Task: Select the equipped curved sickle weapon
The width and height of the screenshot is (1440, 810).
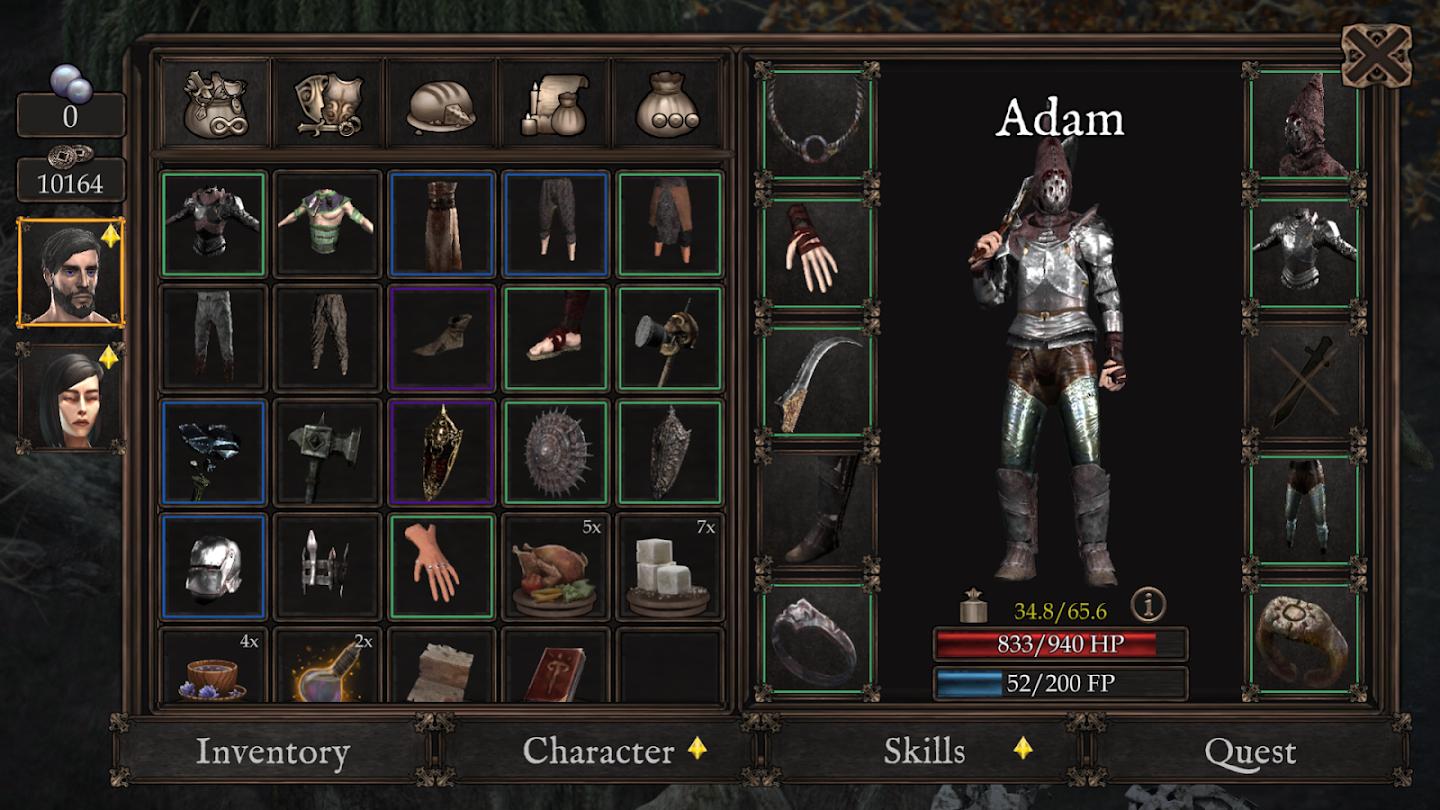Action: coord(817,381)
